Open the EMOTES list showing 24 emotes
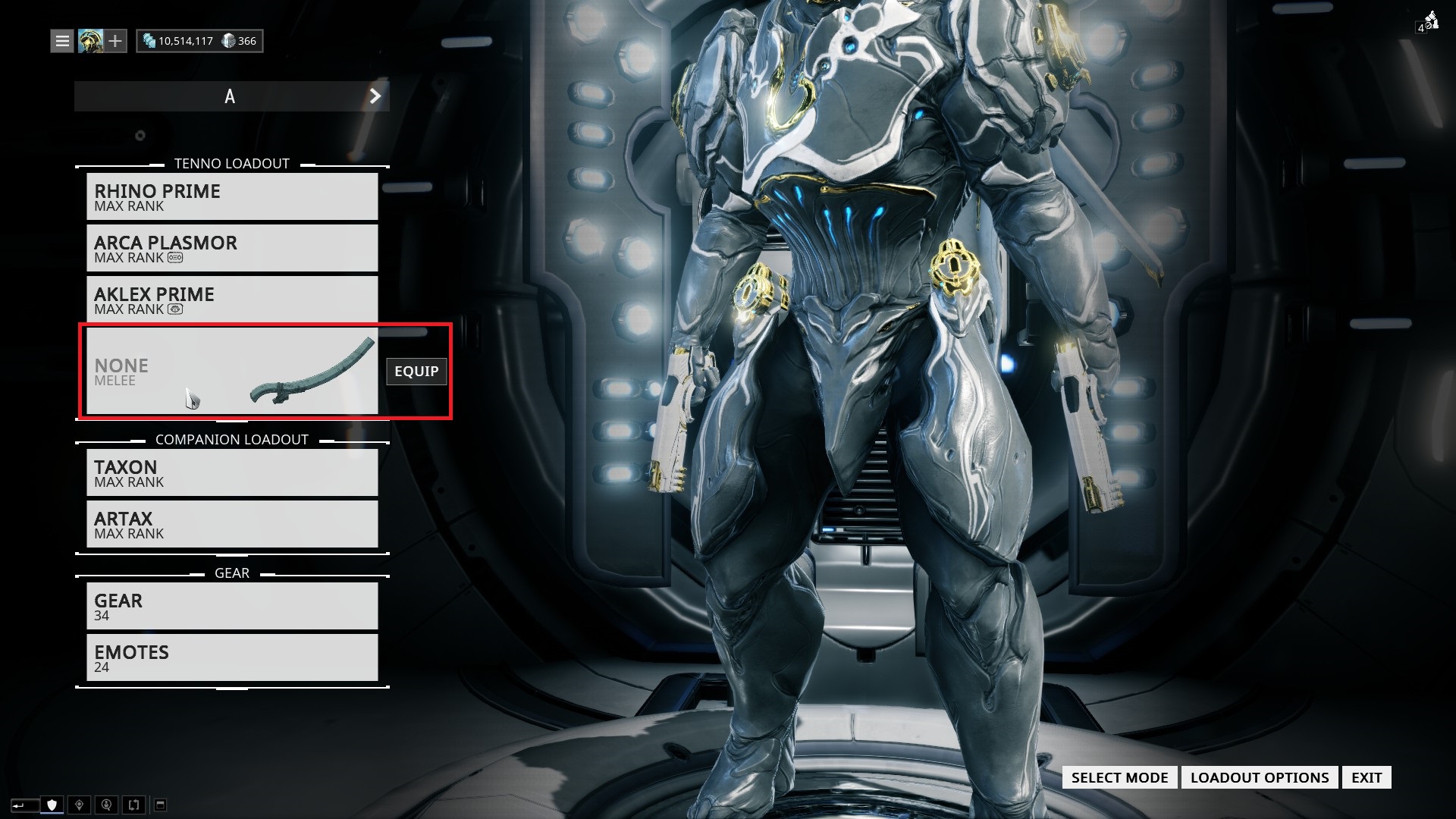This screenshot has width=1456, height=819. tap(232, 657)
